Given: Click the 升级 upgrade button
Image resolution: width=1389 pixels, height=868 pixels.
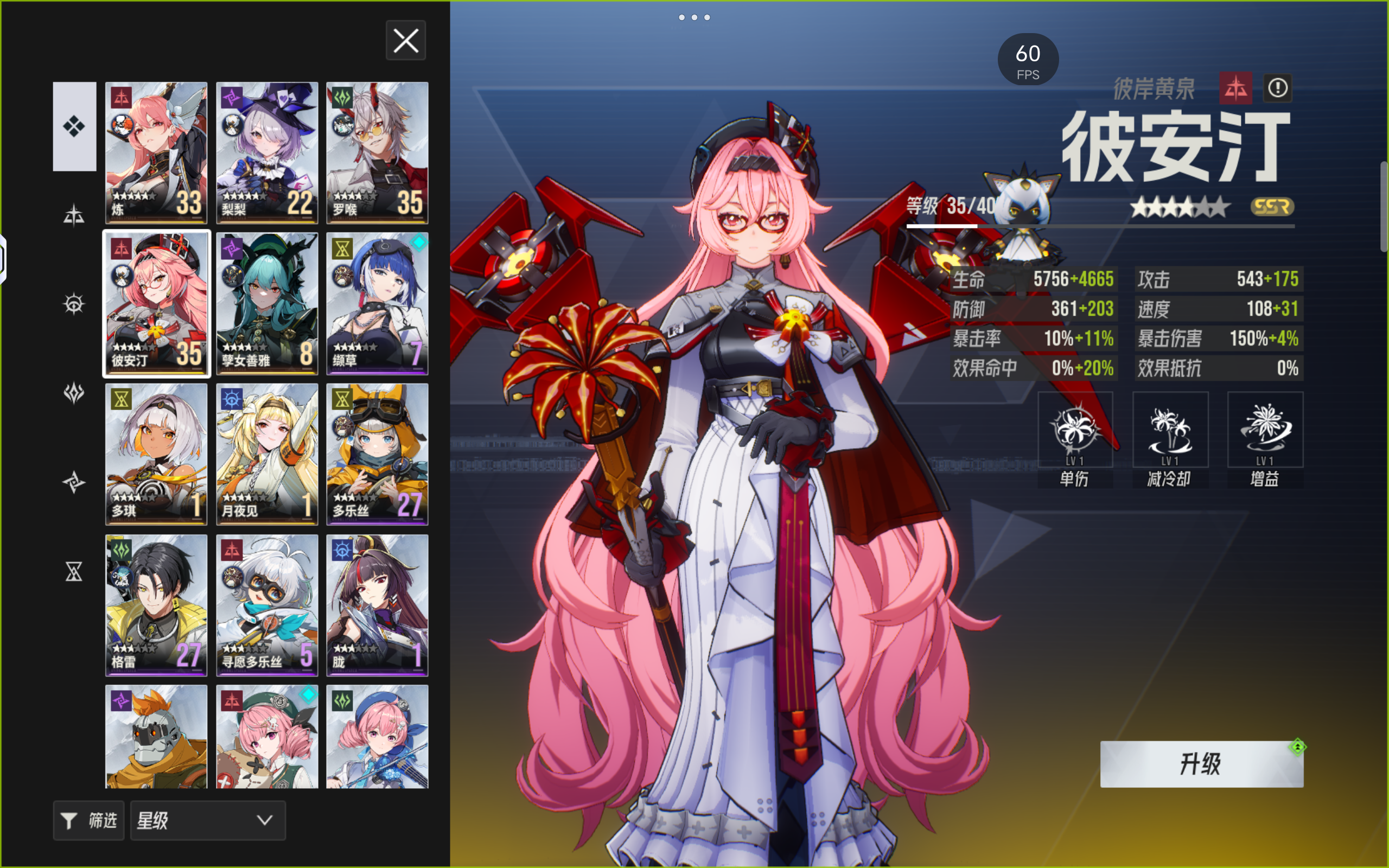Looking at the screenshot, I should tap(1201, 764).
